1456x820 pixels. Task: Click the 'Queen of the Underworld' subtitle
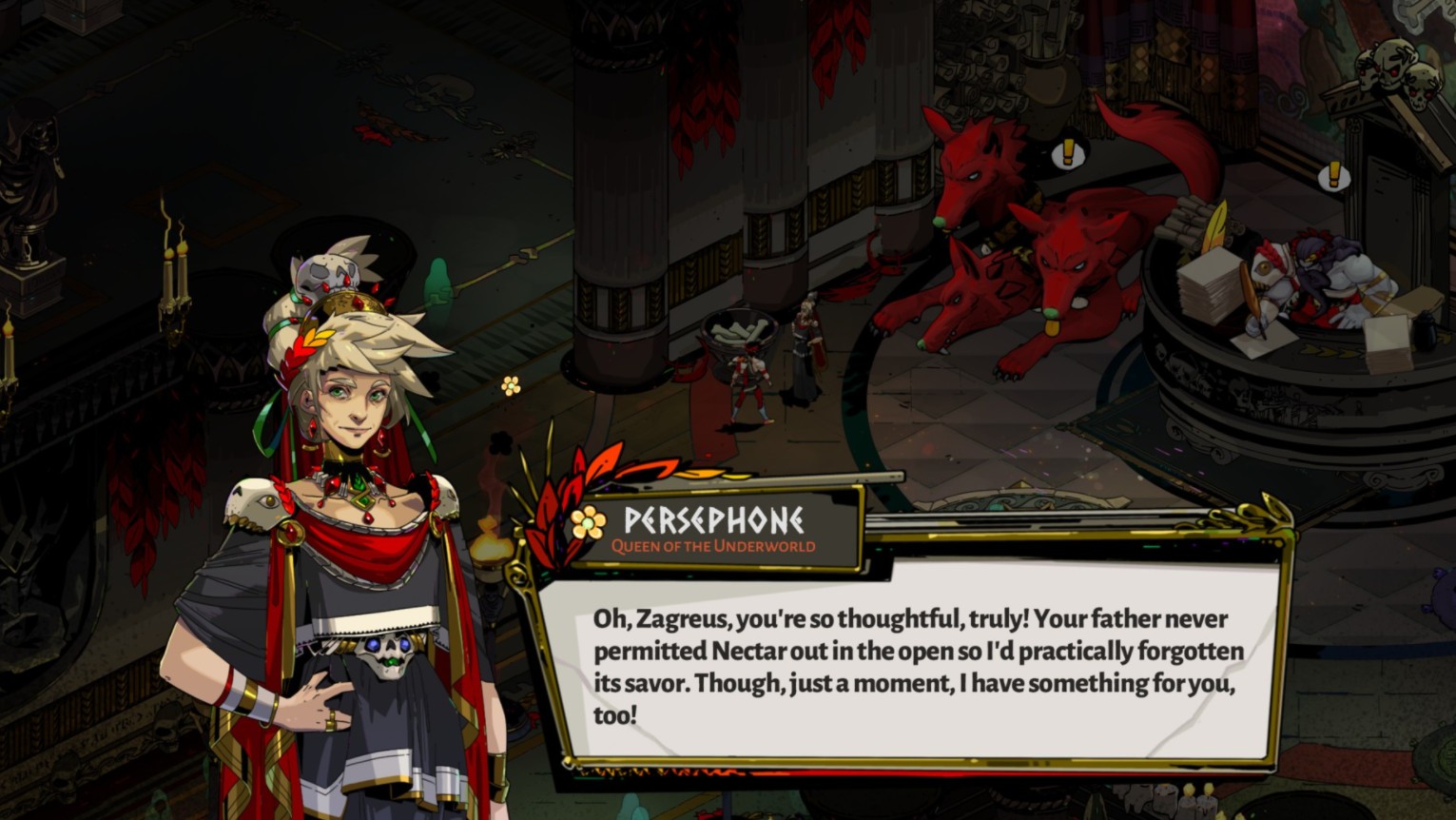(715, 545)
